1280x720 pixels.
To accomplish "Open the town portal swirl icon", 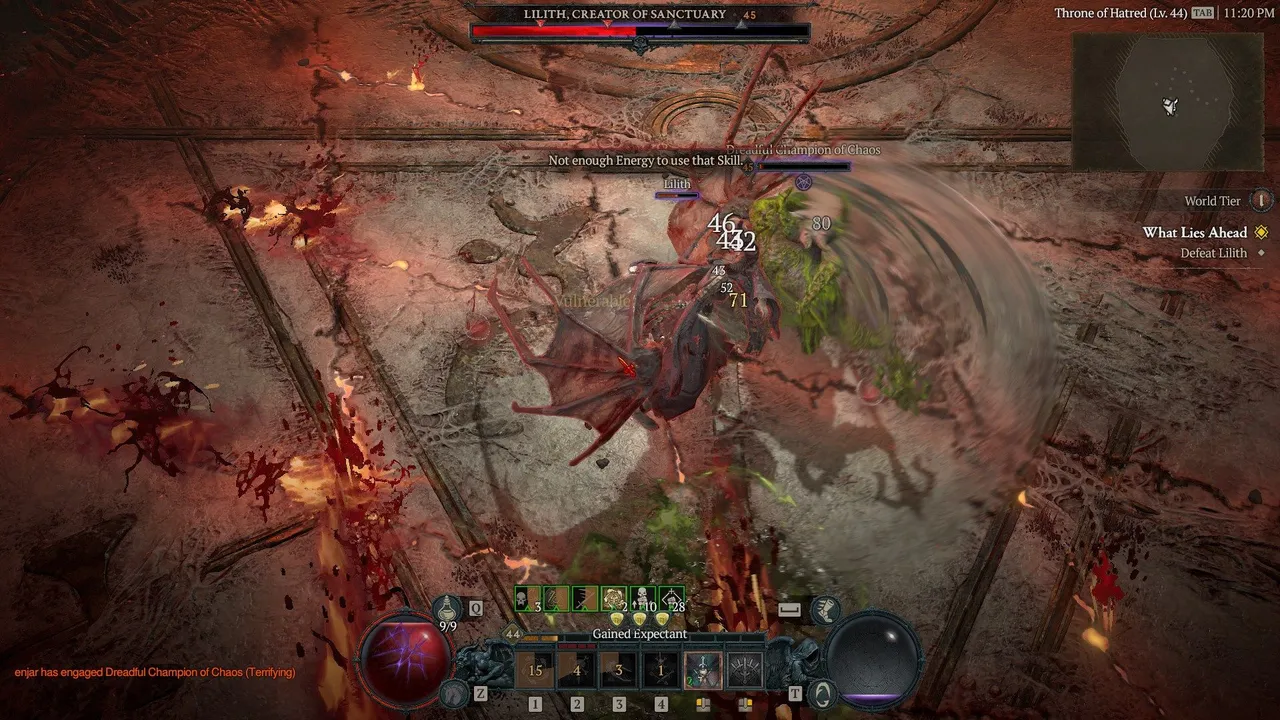I will click(822, 692).
